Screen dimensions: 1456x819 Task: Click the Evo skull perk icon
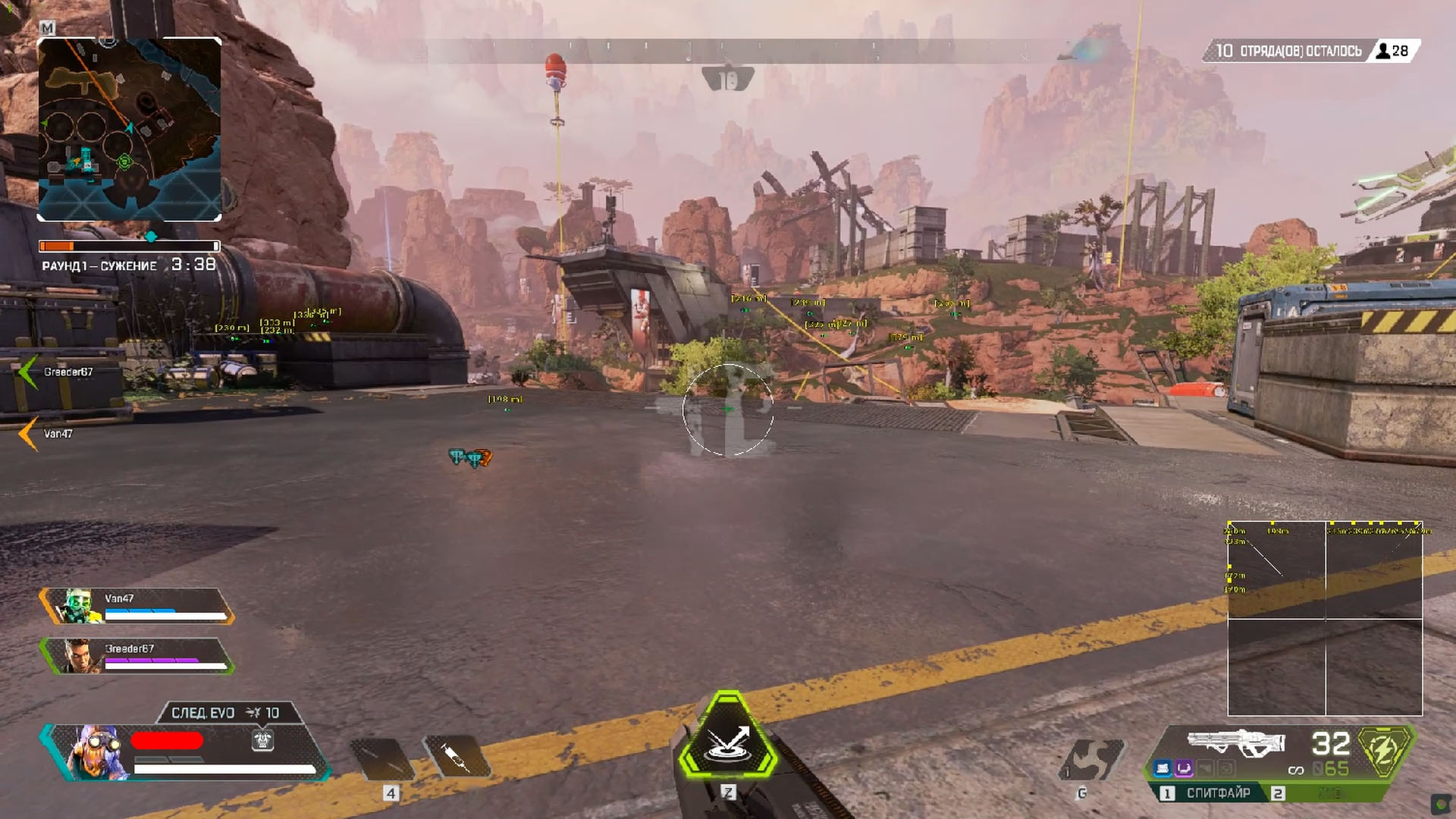pyautogui.click(x=262, y=740)
